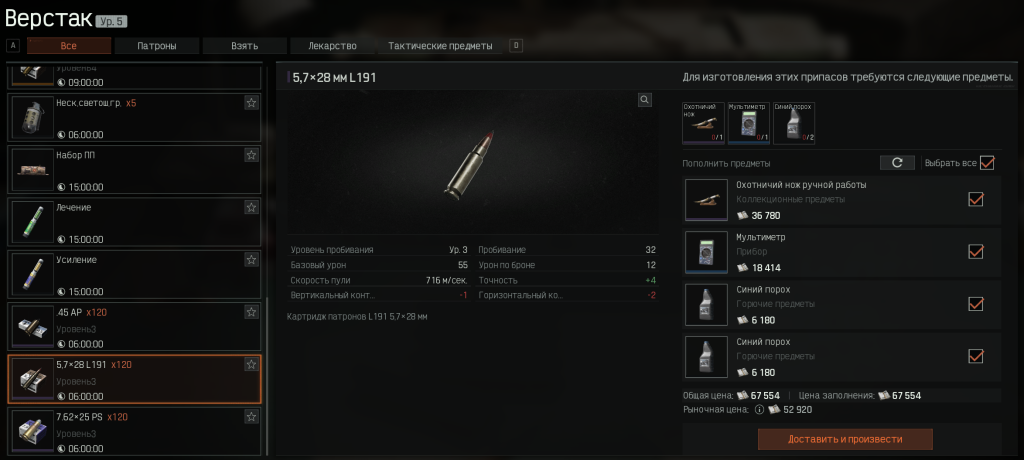
Task: Star the 5,7×28 L191 recipe
Action: [251, 365]
